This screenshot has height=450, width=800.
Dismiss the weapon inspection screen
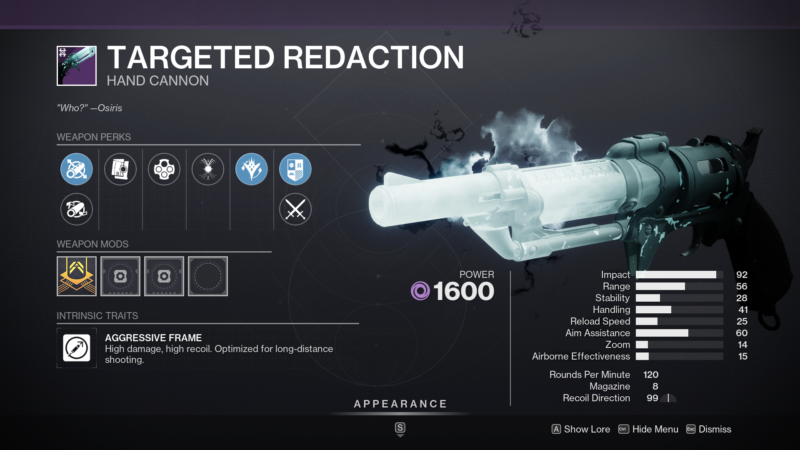tap(708, 429)
